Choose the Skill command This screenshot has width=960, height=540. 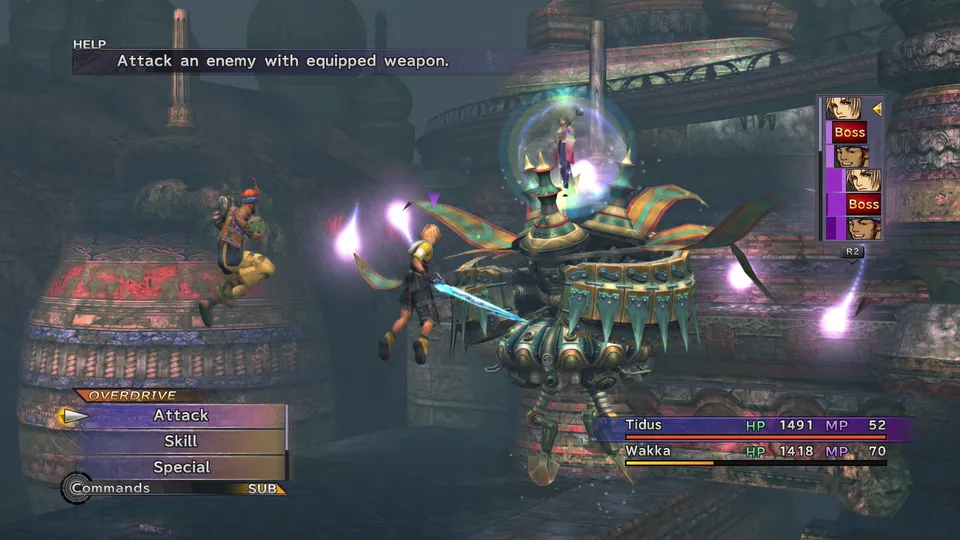[x=181, y=441]
